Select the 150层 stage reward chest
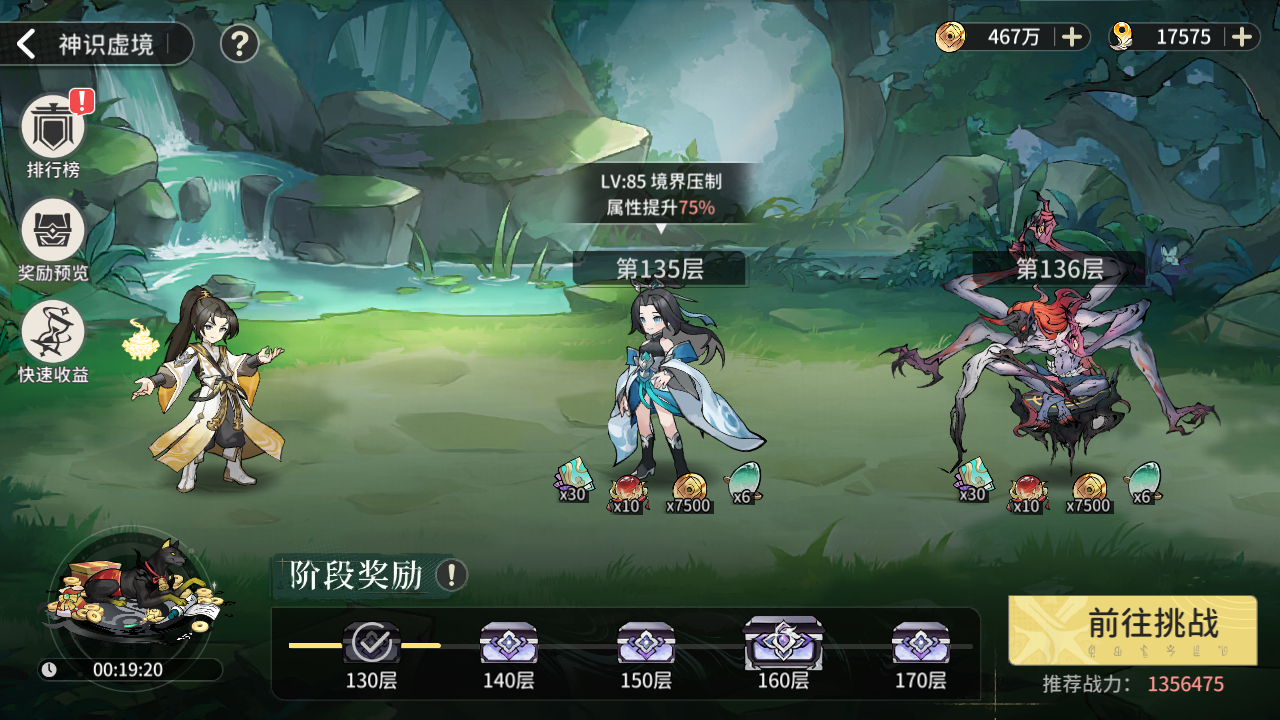The height and width of the screenshot is (720, 1280). [x=646, y=643]
